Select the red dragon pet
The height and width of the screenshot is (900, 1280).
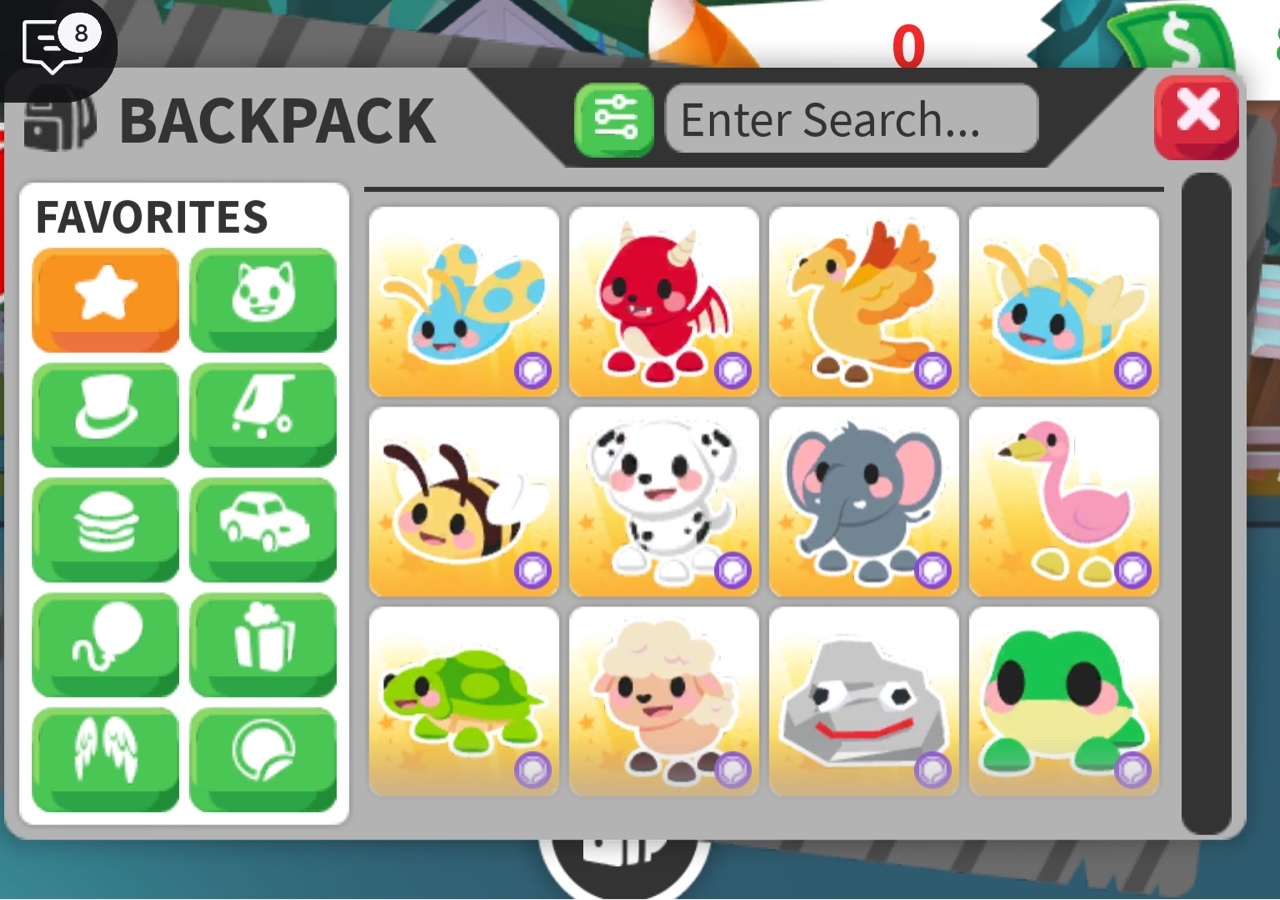tap(662, 298)
